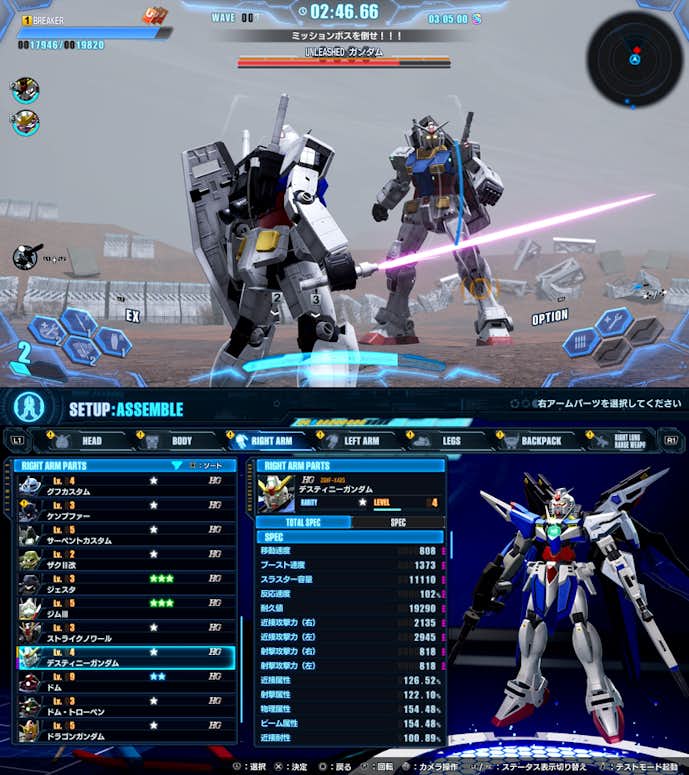
Task: Select the ザクII改 part row
Action: (126, 557)
